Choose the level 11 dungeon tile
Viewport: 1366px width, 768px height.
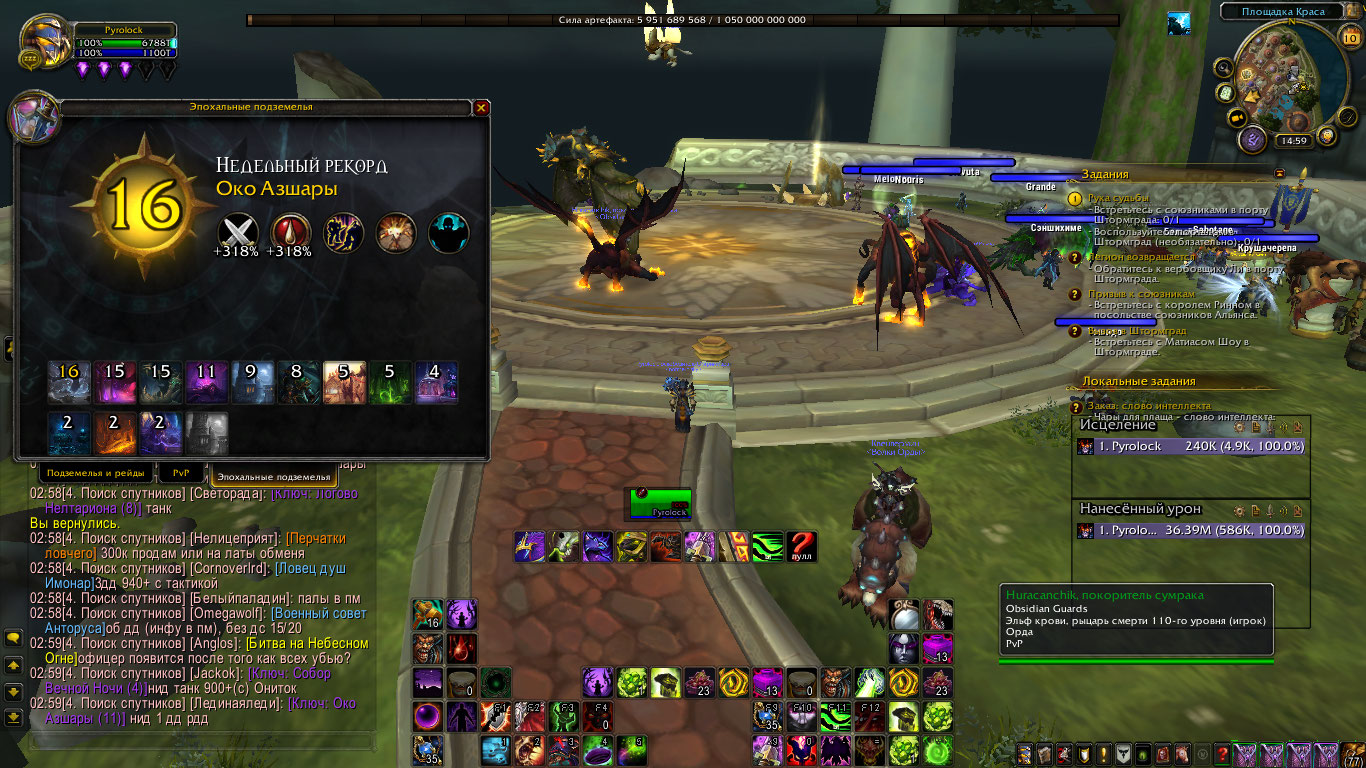[x=206, y=382]
